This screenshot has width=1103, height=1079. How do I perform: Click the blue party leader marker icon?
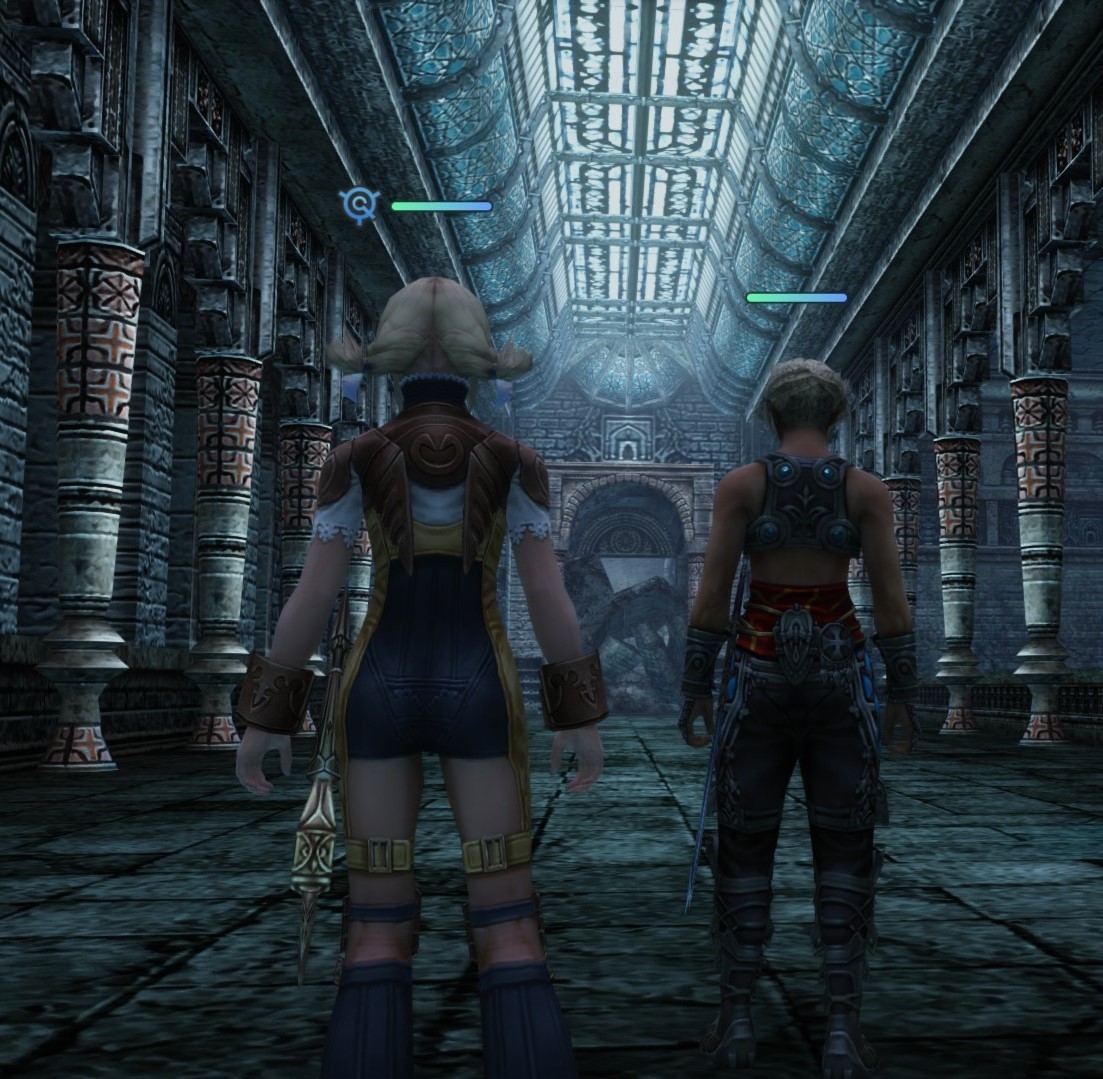coord(358,205)
